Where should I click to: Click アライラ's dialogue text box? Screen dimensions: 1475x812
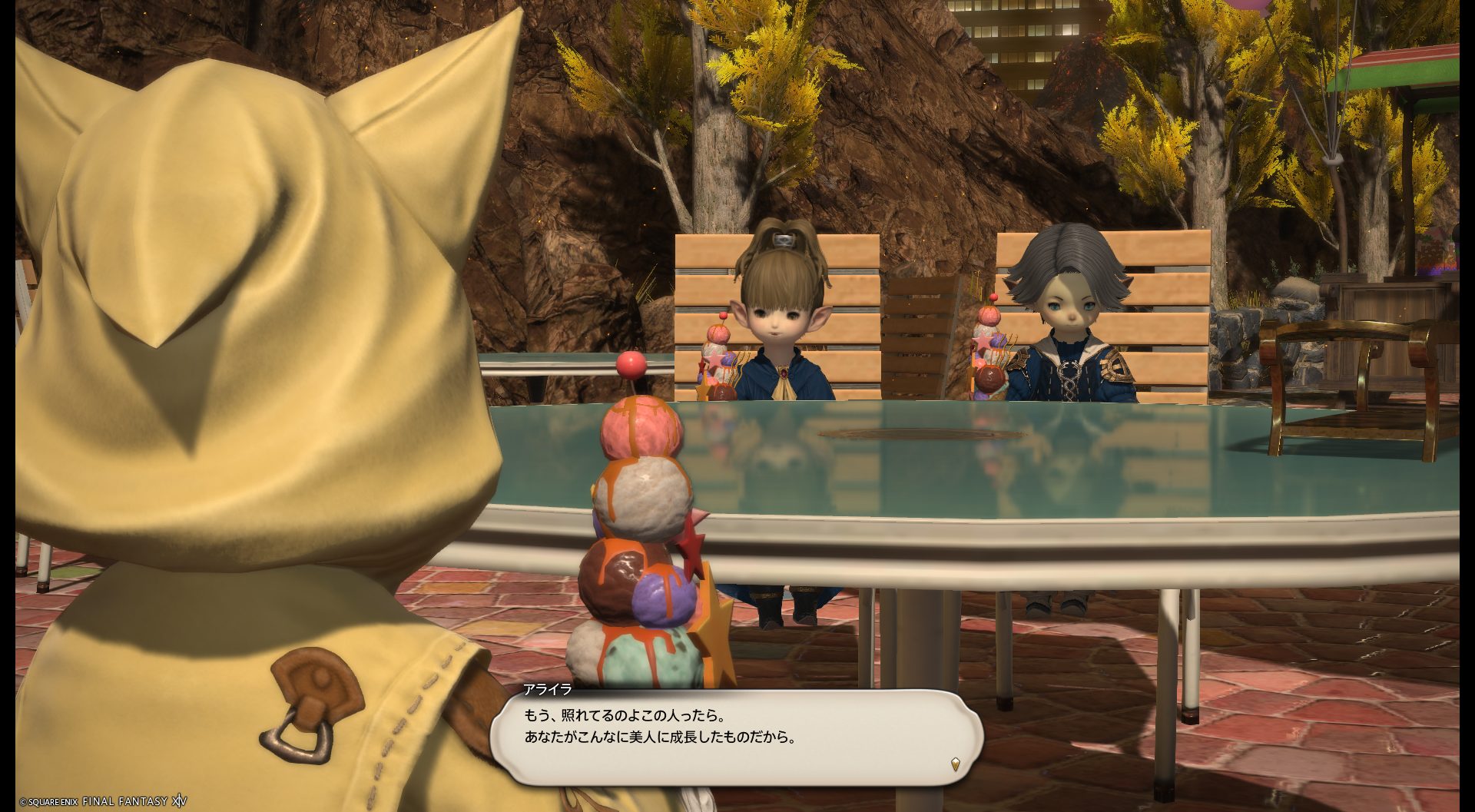(x=736, y=736)
